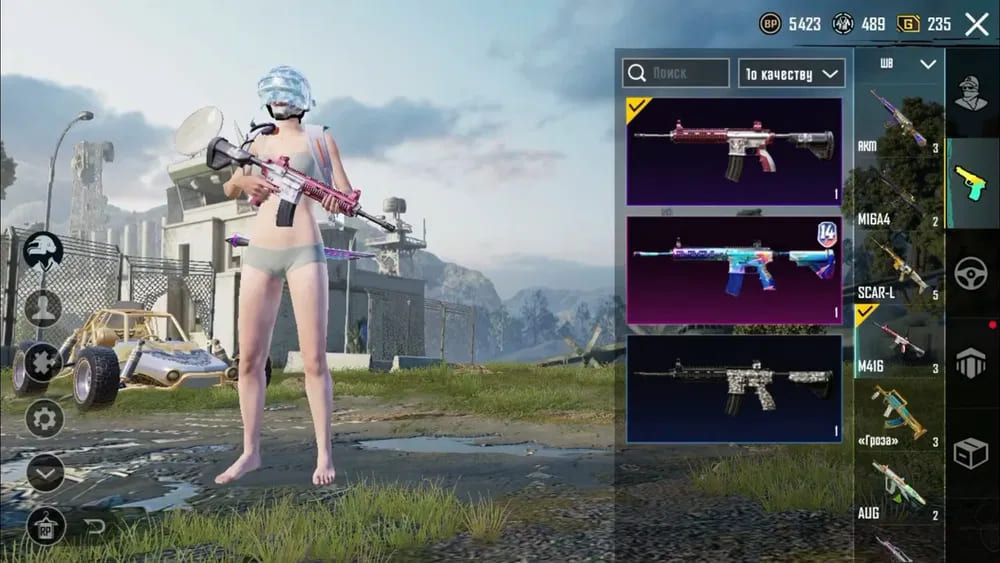Open the crate box tab

point(971,454)
